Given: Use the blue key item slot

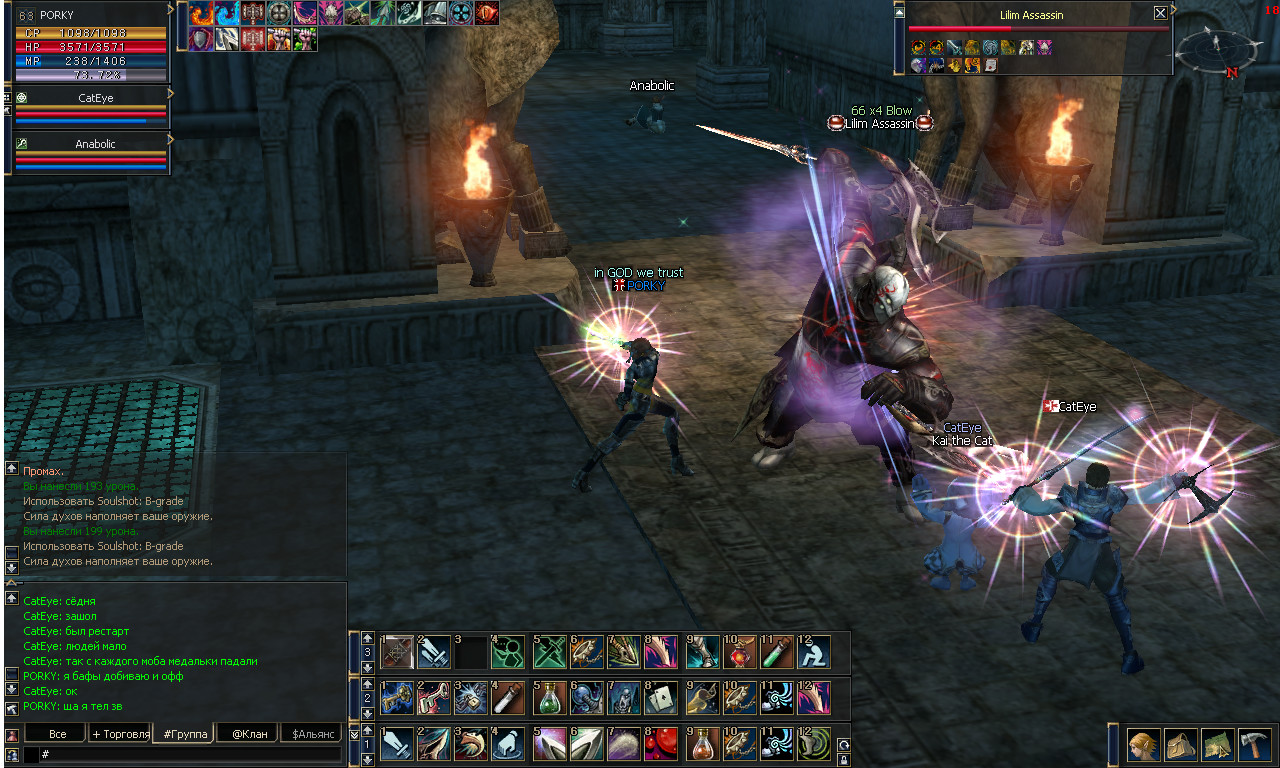Looking at the screenshot, I should point(397,697).
